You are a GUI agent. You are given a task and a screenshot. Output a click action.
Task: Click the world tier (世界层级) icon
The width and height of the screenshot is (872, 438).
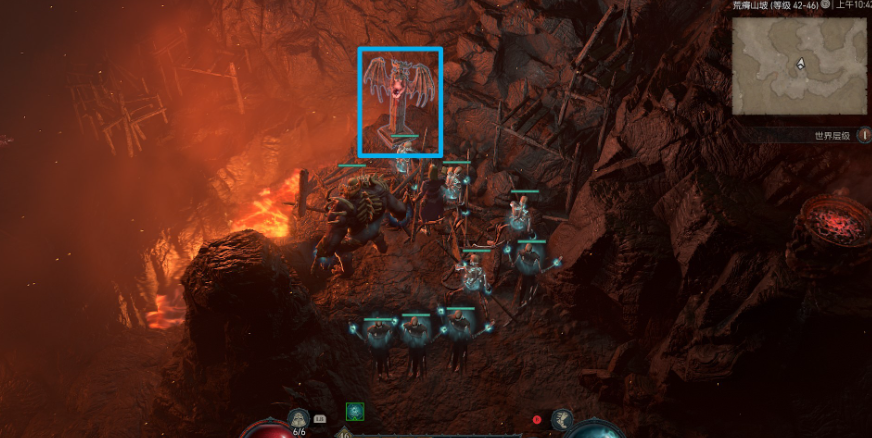(x=863, y=135)
